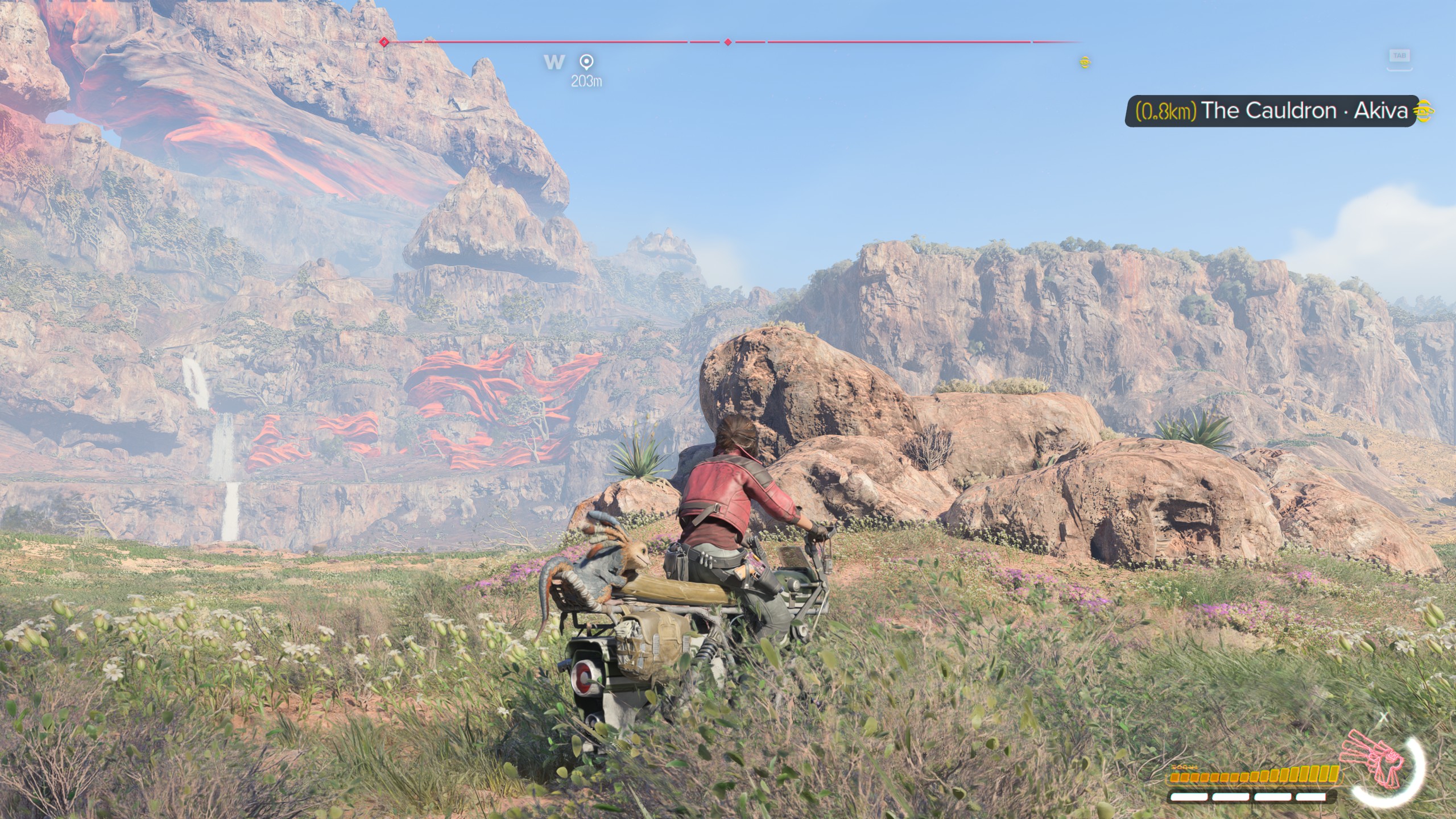Viewport: 1456px width, 819px height.
Task: Click the W heading on the compass
Action: pos(554,62)
